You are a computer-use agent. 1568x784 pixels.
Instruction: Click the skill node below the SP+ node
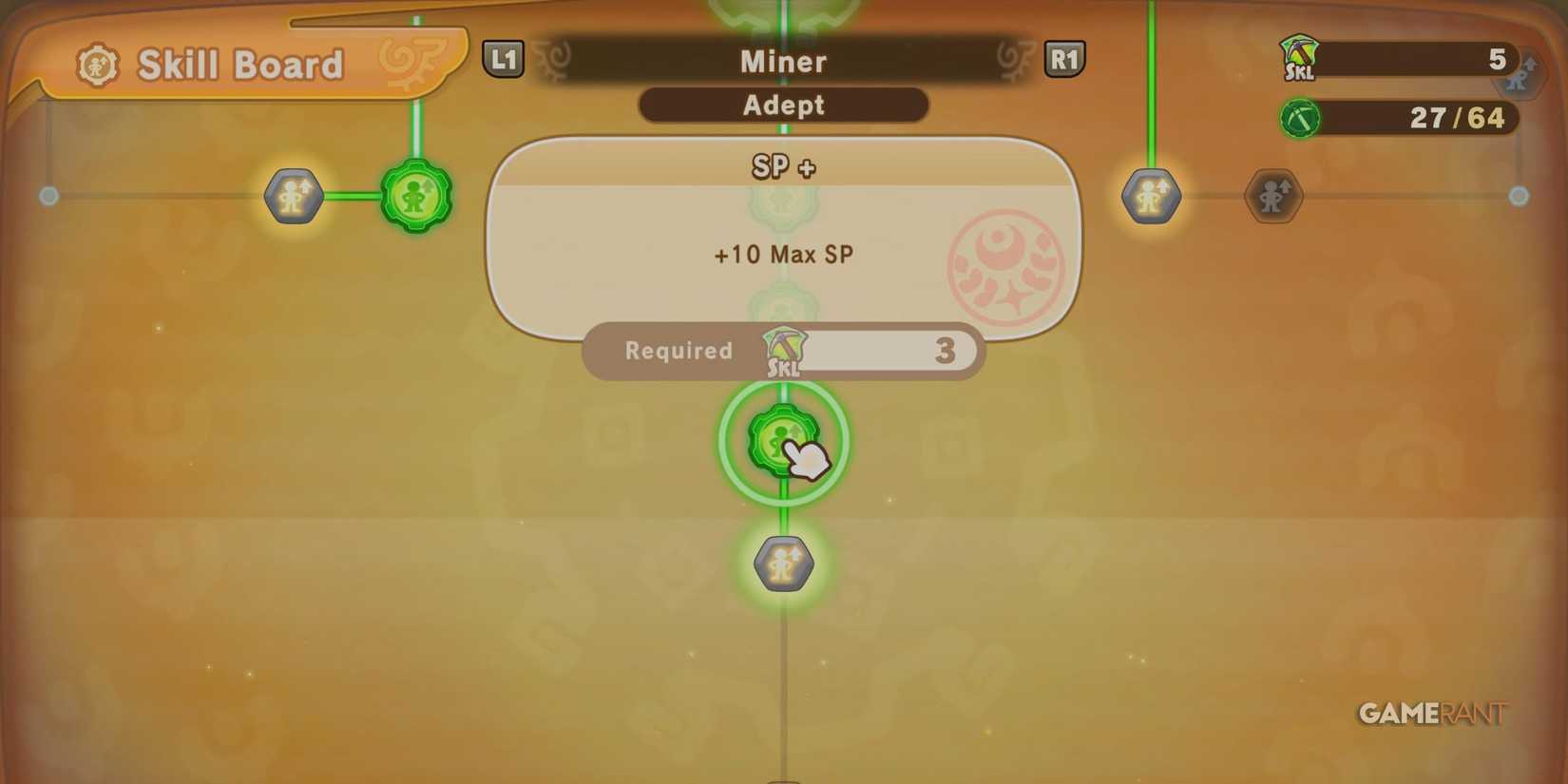point(782,563)
